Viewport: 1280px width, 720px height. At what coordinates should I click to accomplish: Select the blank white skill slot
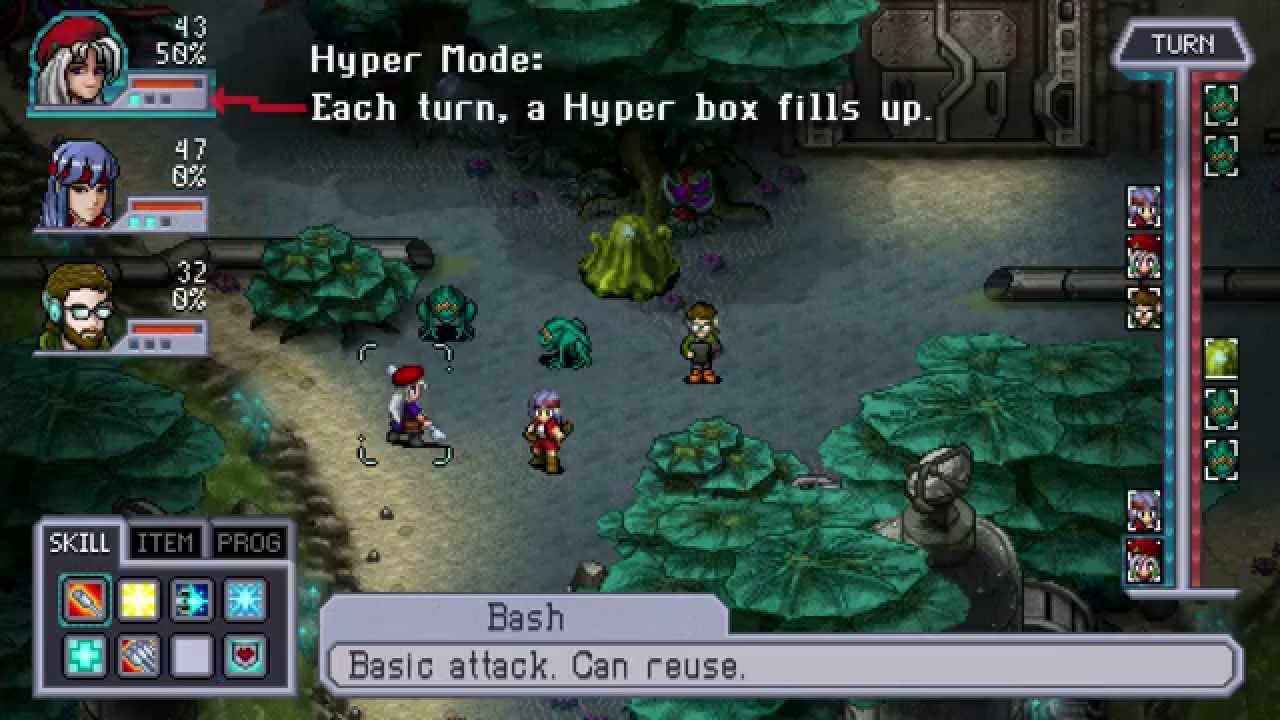tap(192, 656)
